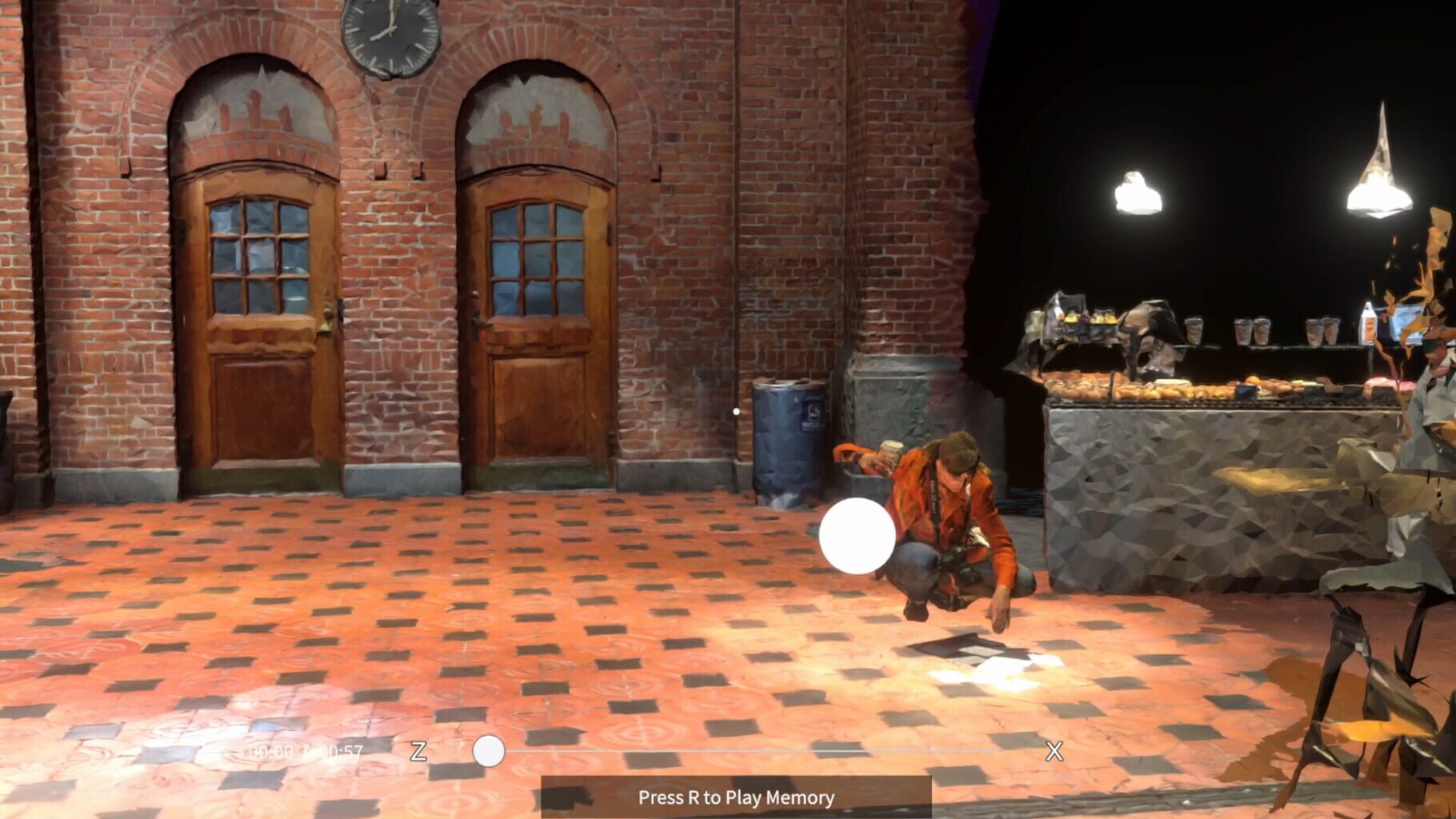This screenshot has width=1456, height=819.
Task: Click the X fast-forward prompt icon
Action: [1054, 752]
